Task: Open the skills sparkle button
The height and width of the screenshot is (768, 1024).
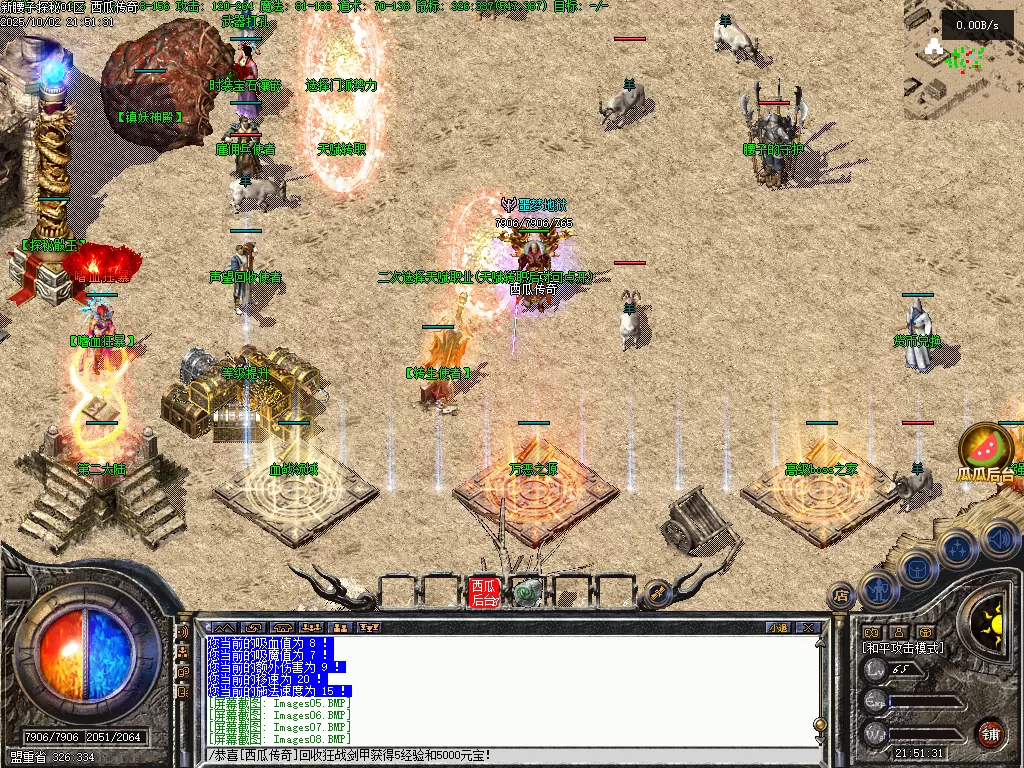Action: [x=957, y=548]
